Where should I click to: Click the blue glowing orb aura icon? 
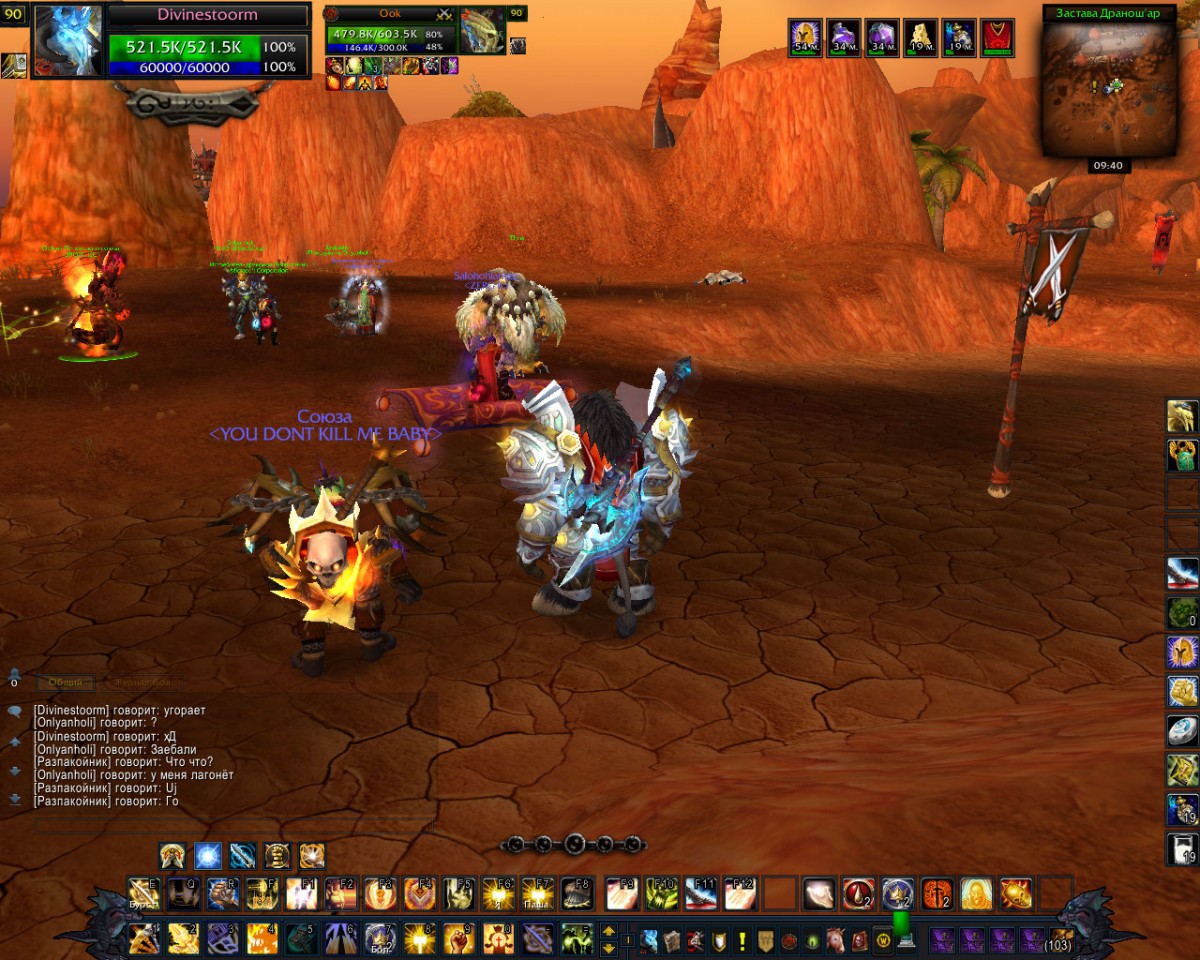click(207, 856)
